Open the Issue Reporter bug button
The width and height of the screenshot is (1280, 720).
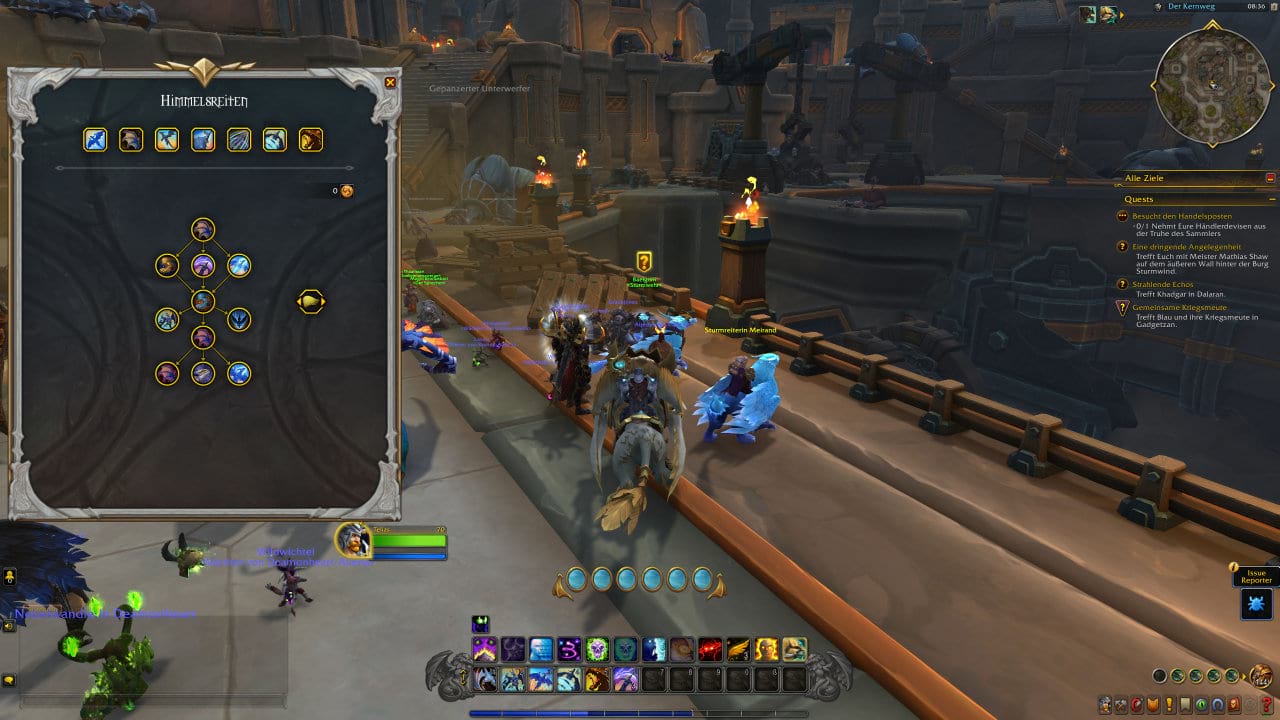[1257, 603]
